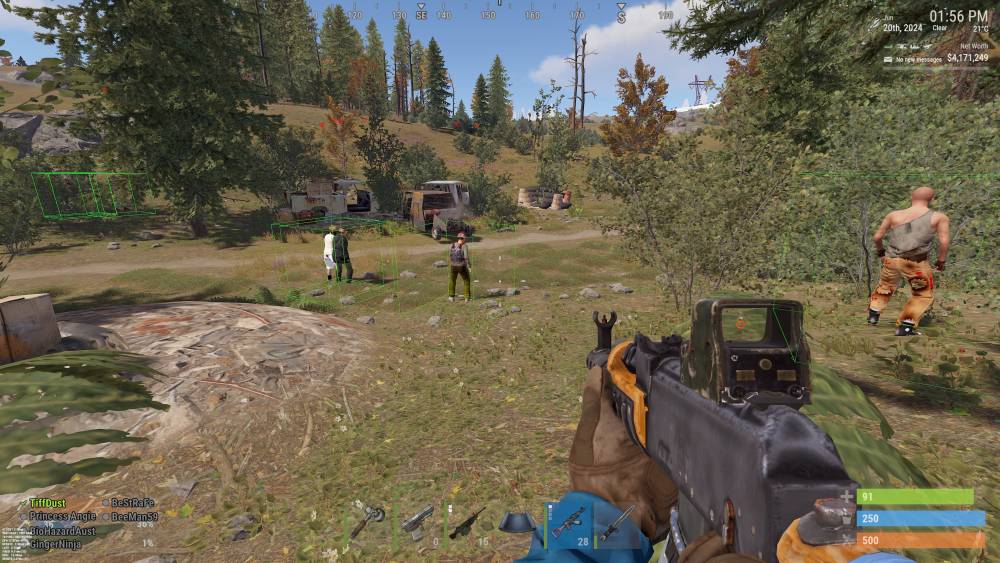Choose BioHazardAust from the team list

(62, 531)
